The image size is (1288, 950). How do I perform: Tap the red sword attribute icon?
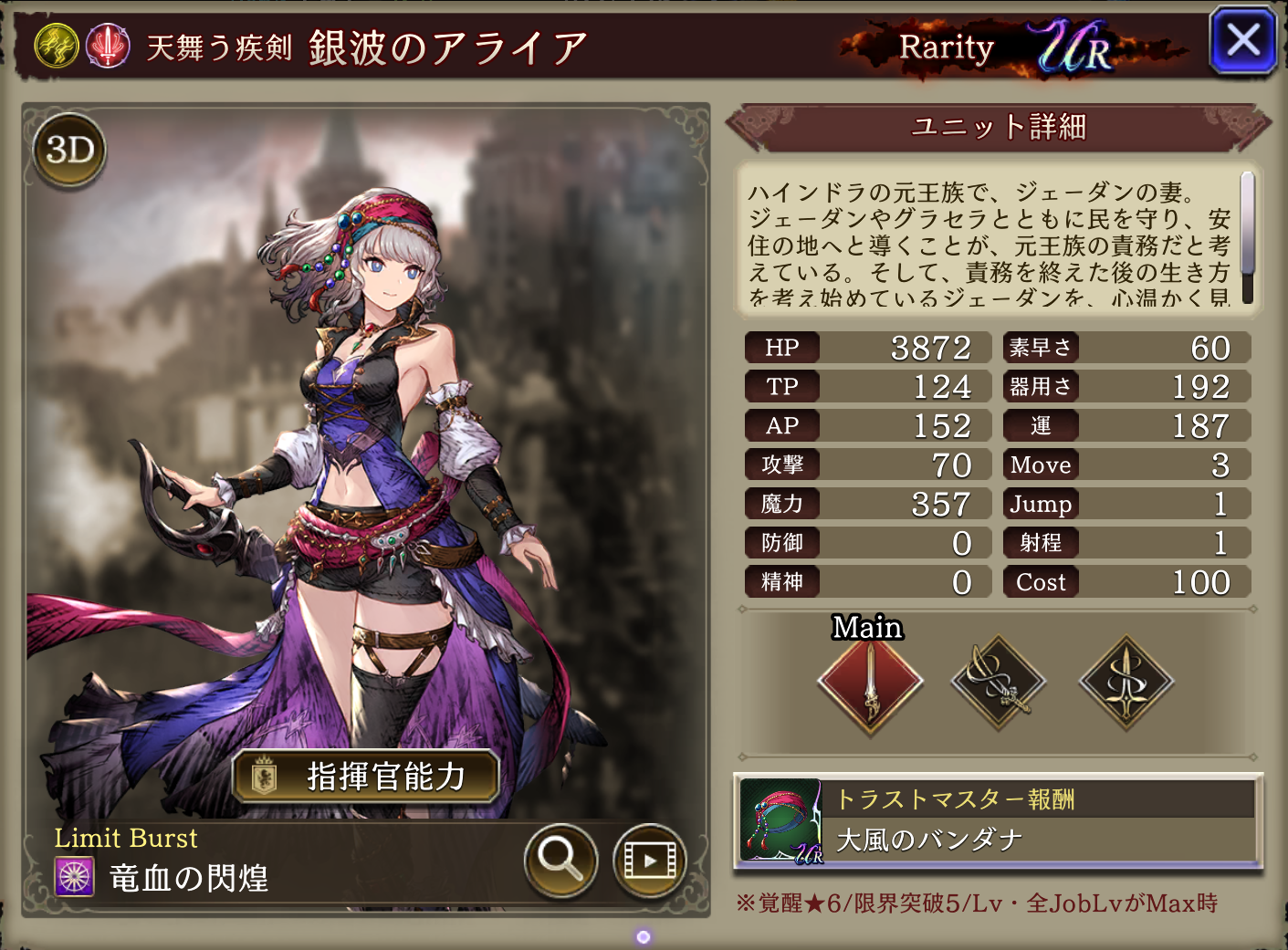click(x=108, y=46)
